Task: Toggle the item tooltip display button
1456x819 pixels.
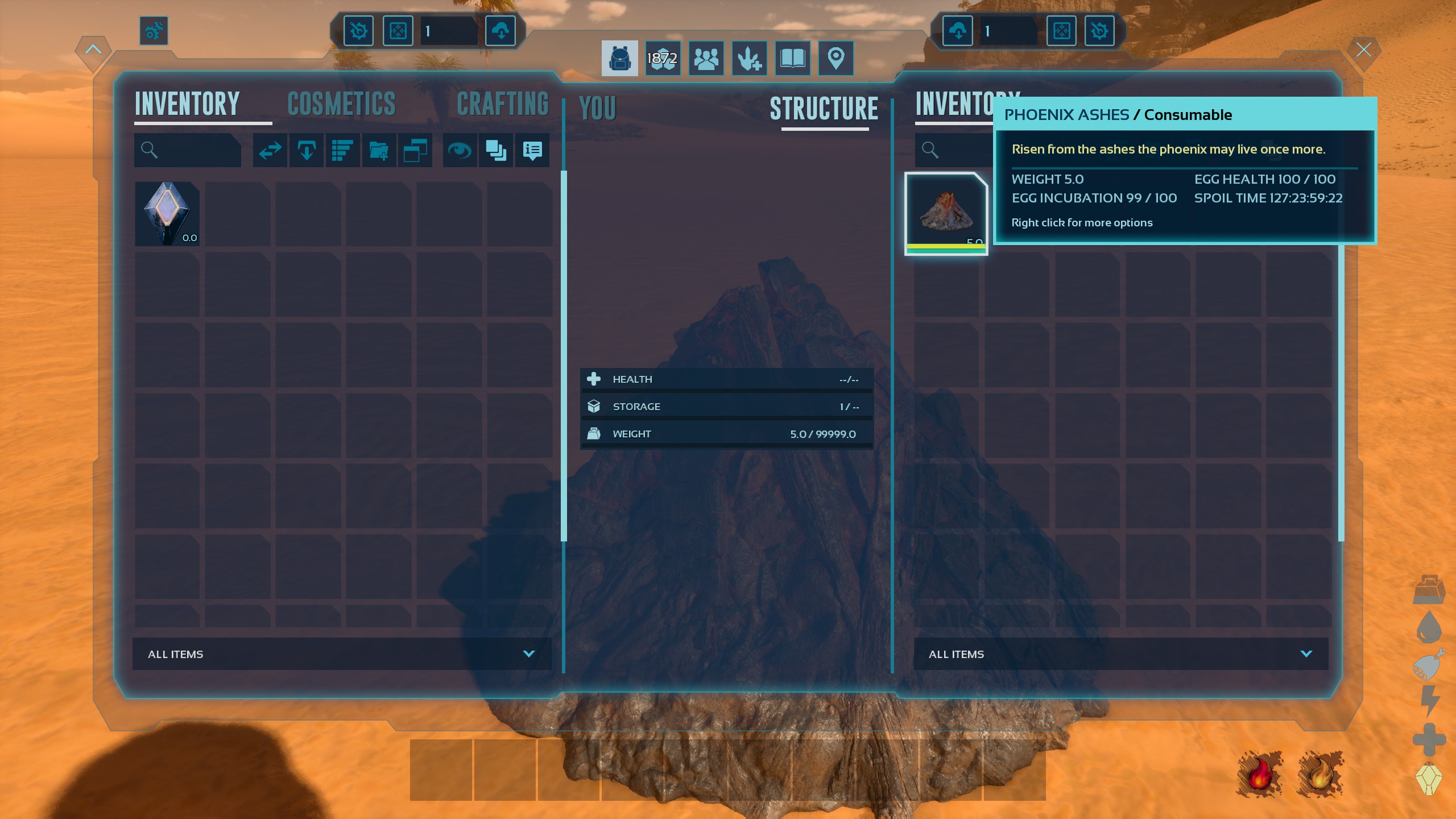Action: click(x=532, y=151)
